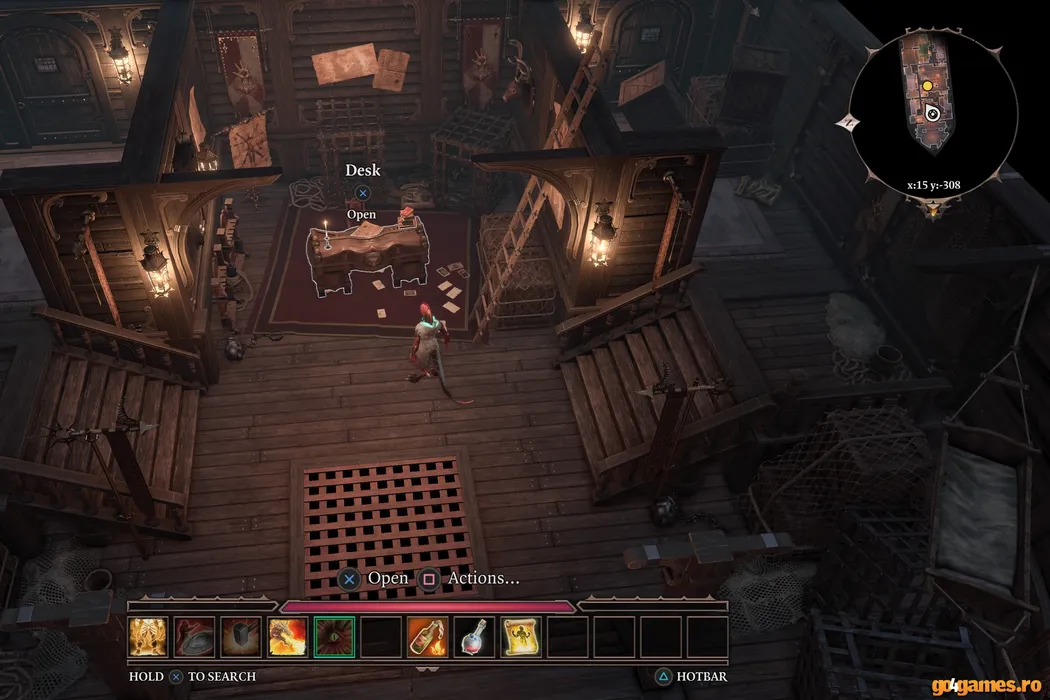The width and height of the screenshot is (1050, 700).
Task: Select the golden winged figure ability slot
Action: 149,637
